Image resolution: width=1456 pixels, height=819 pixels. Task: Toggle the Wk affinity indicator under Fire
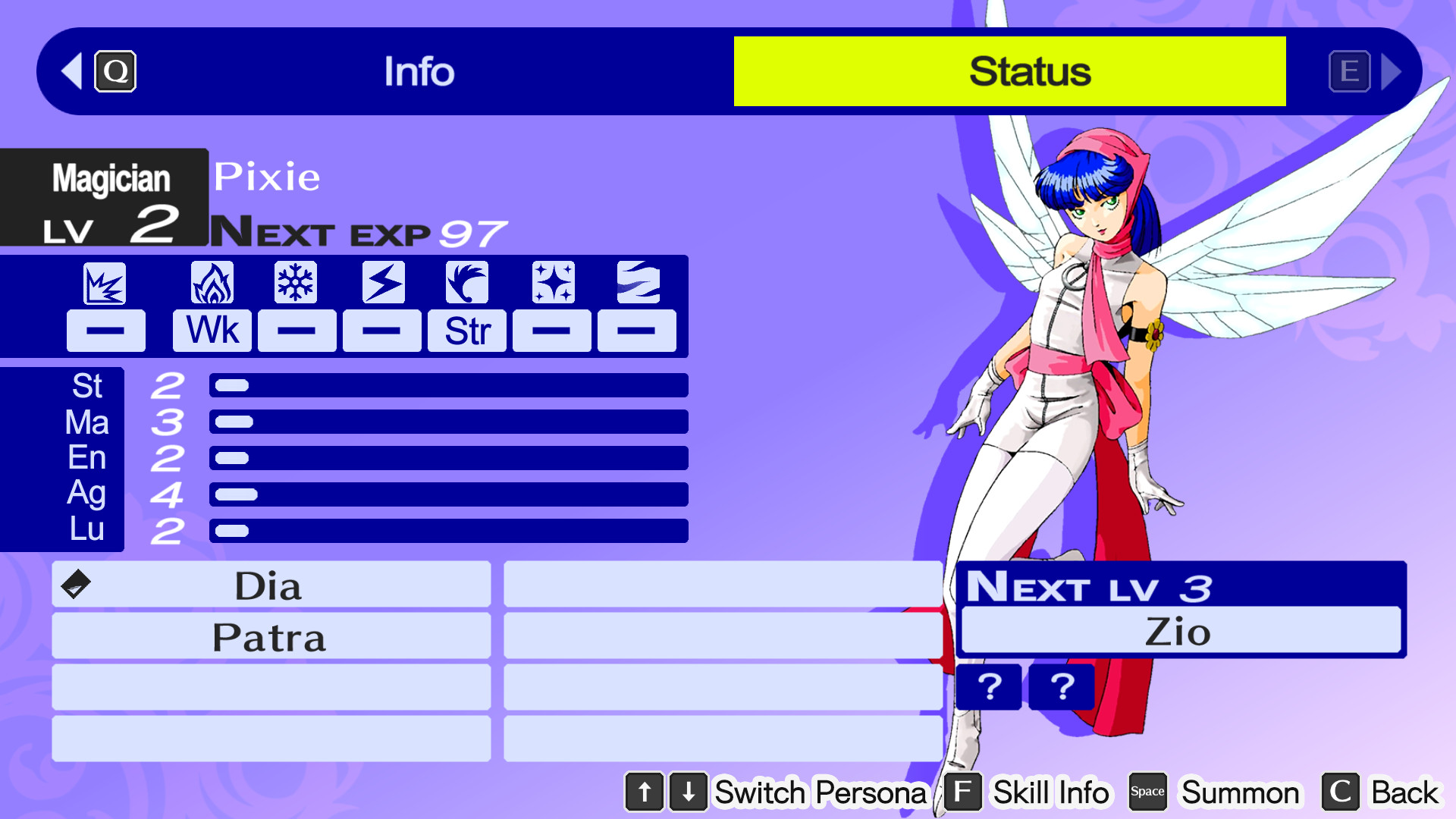[x=212, y=330]
